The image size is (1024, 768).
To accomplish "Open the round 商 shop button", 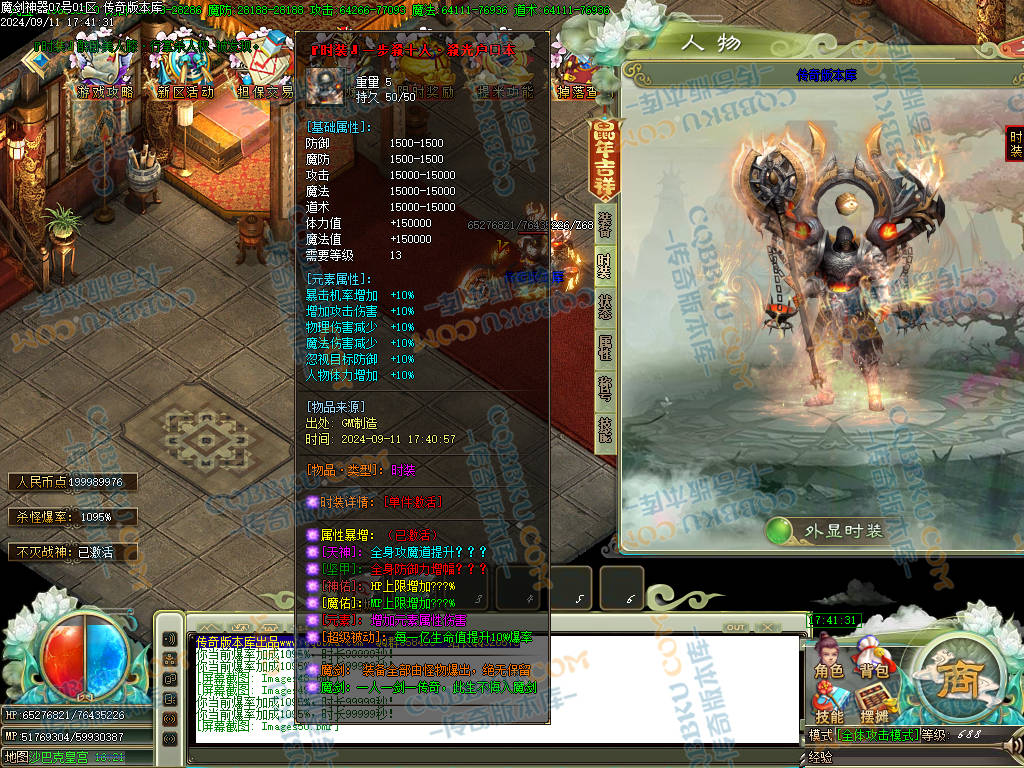I will tap(951, 679).
